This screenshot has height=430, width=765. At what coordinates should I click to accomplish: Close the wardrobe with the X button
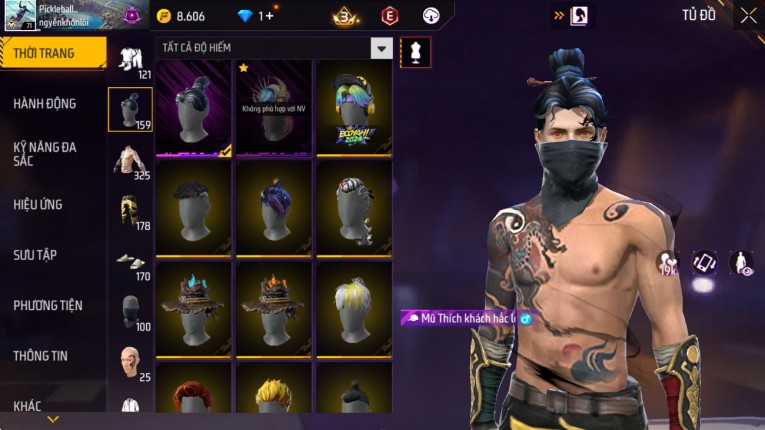coord(748,15)
